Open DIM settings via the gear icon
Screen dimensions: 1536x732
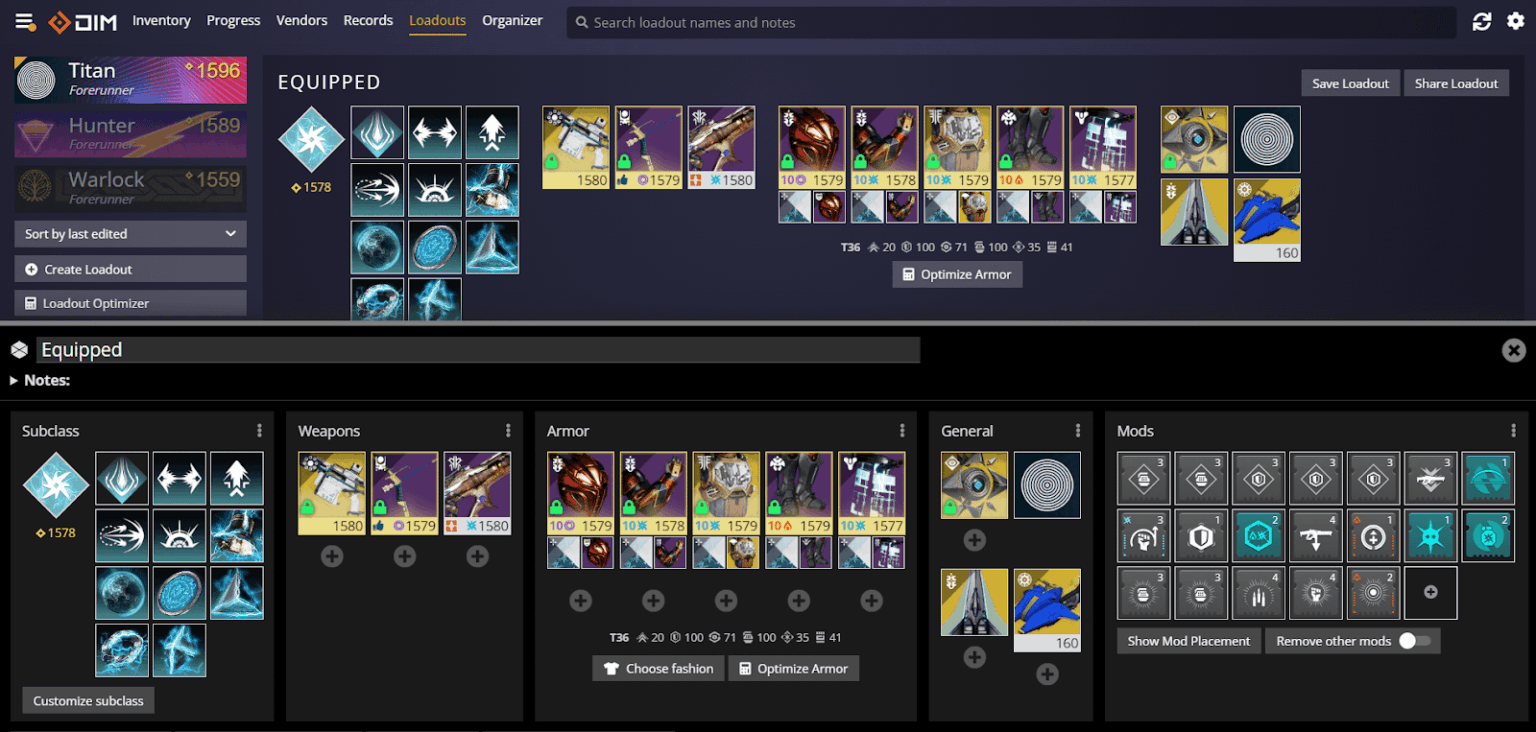pyautogui.click(x=1515, y=21)
